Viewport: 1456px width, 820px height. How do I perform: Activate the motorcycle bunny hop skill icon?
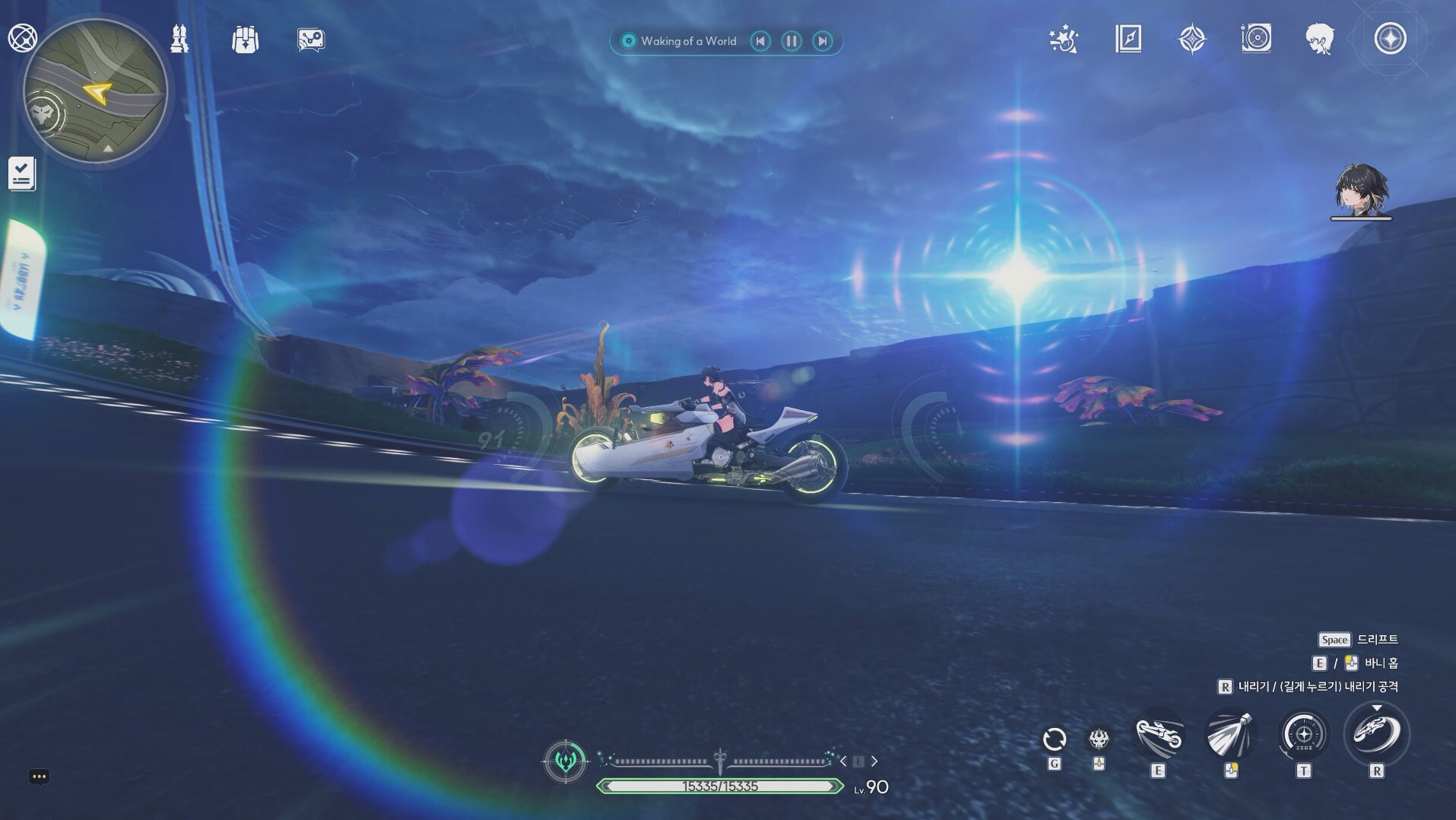1158,735
